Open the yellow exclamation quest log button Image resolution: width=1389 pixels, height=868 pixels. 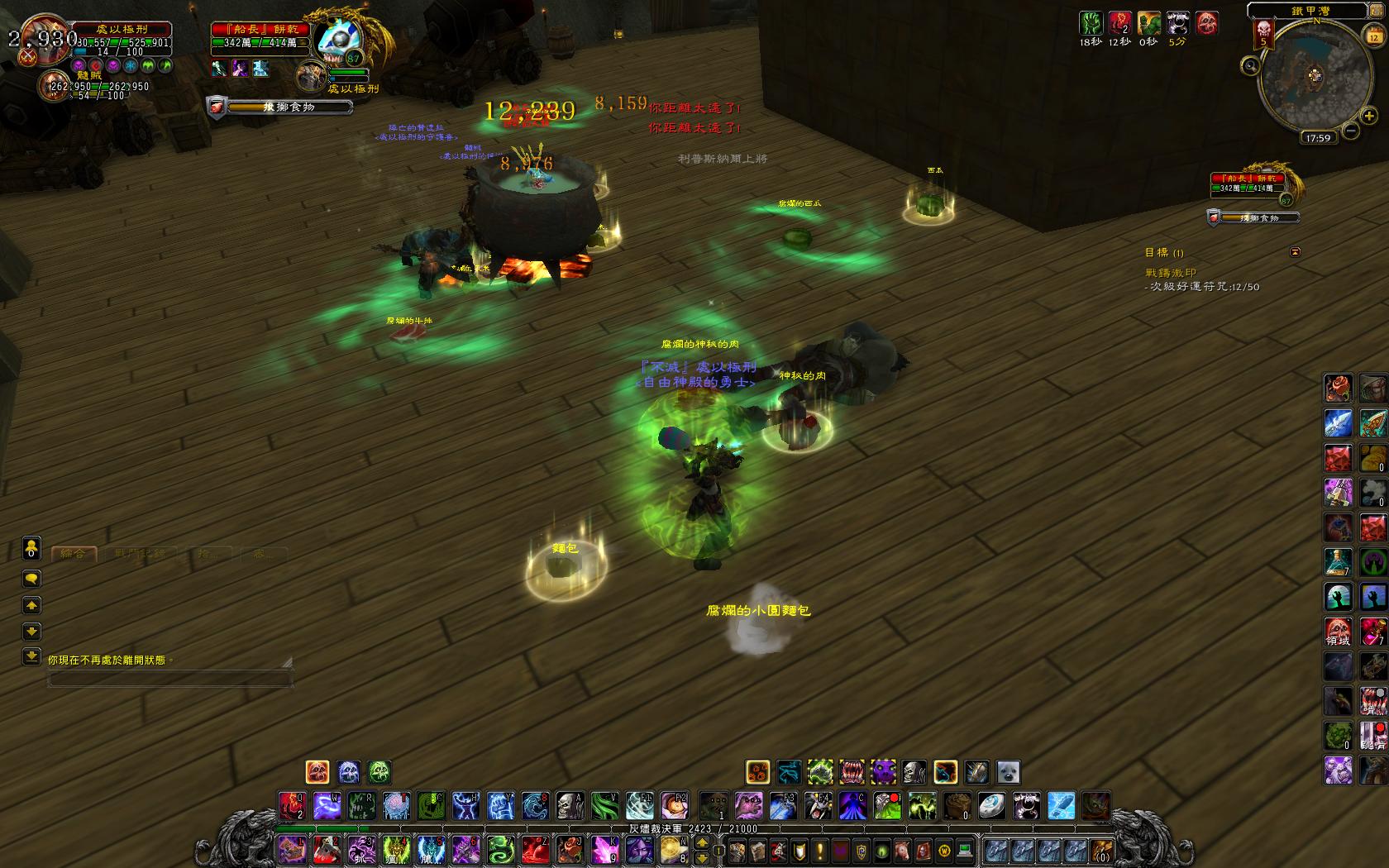pyautogui.click(x=820, y=850)
